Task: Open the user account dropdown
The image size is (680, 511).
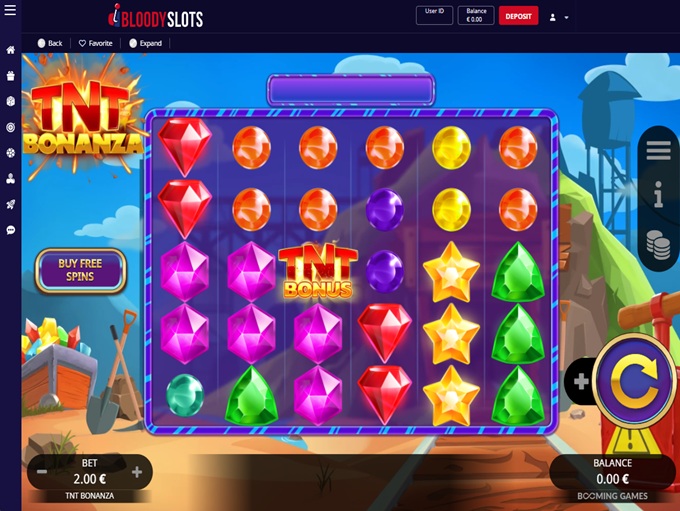Action: (x=559, y=17)
